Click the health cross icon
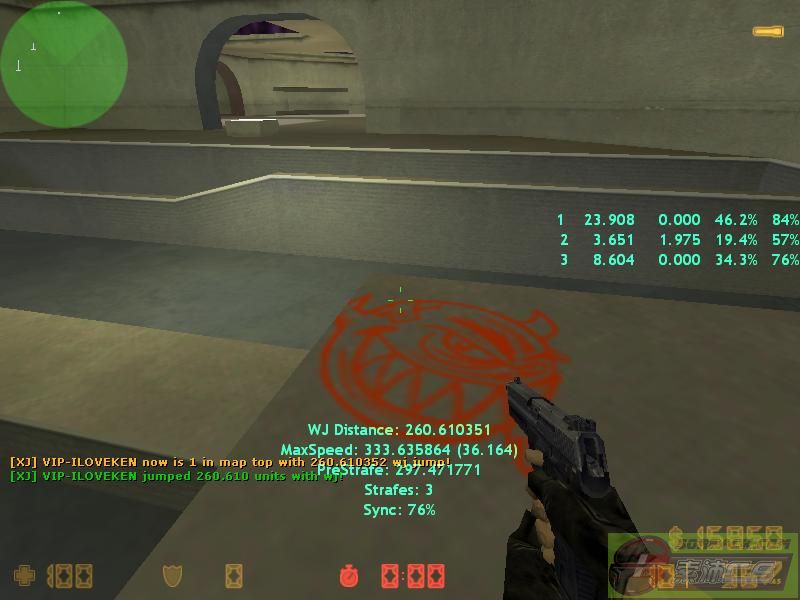Viewport: 800px width, 600px height. 23,575
